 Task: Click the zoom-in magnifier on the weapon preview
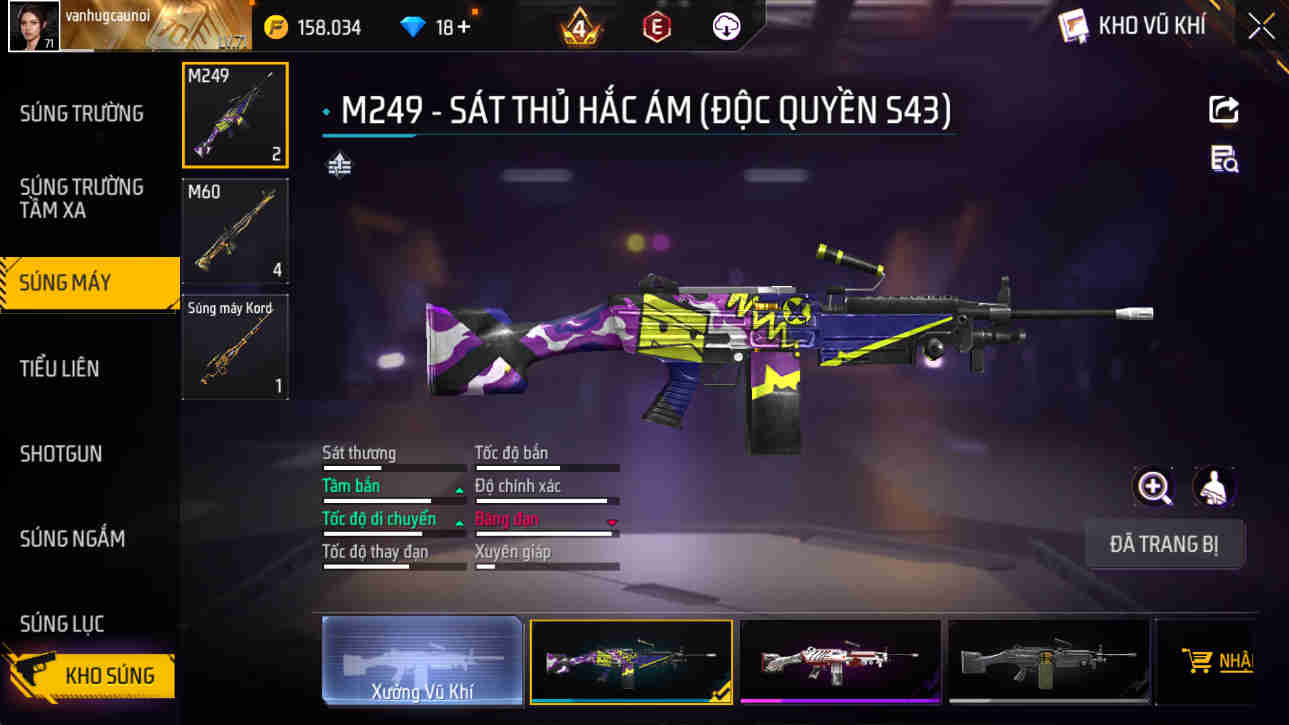pos(1155,490)
